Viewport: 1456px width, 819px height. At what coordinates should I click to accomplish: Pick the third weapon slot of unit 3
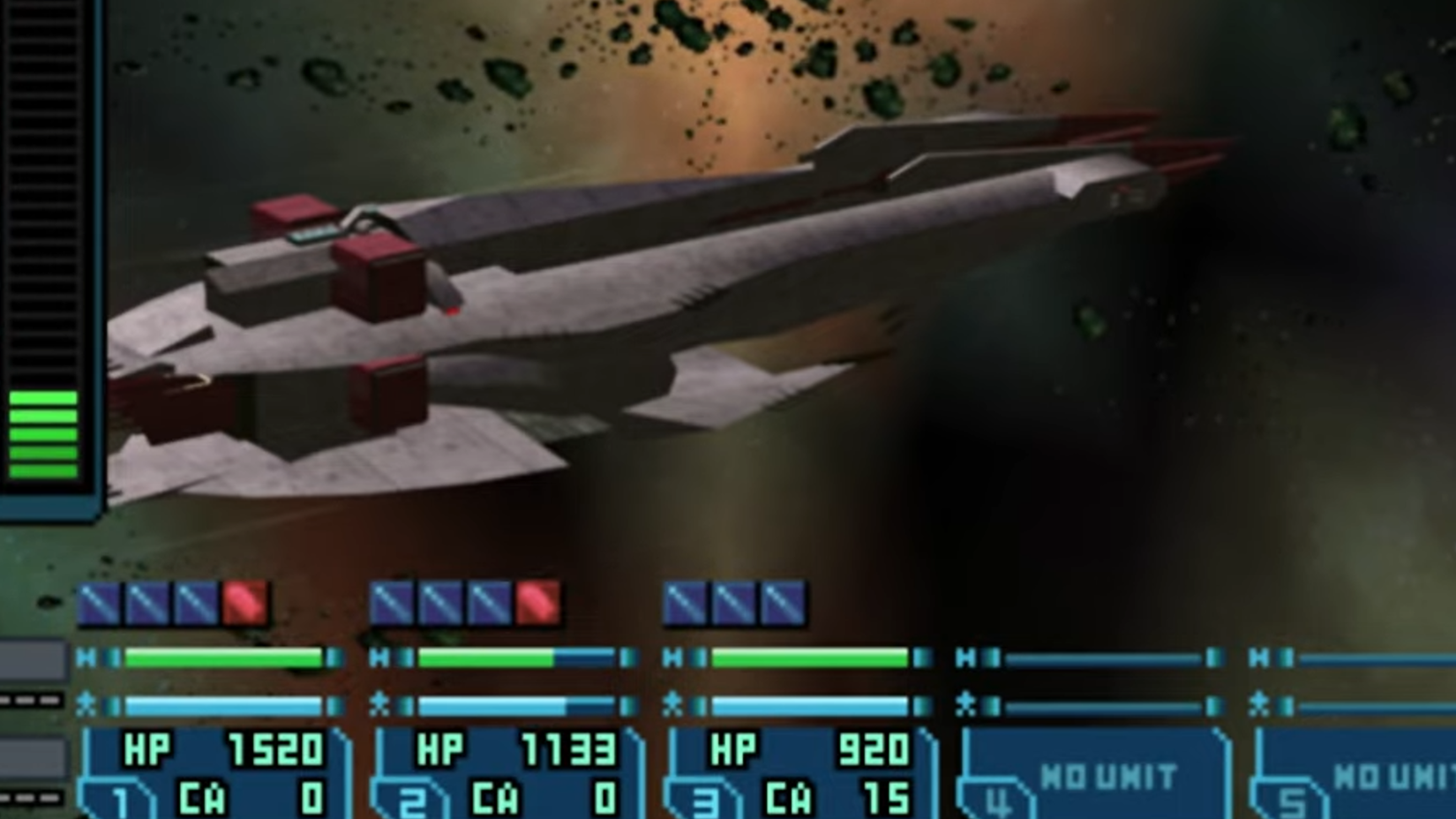[782, 602]
